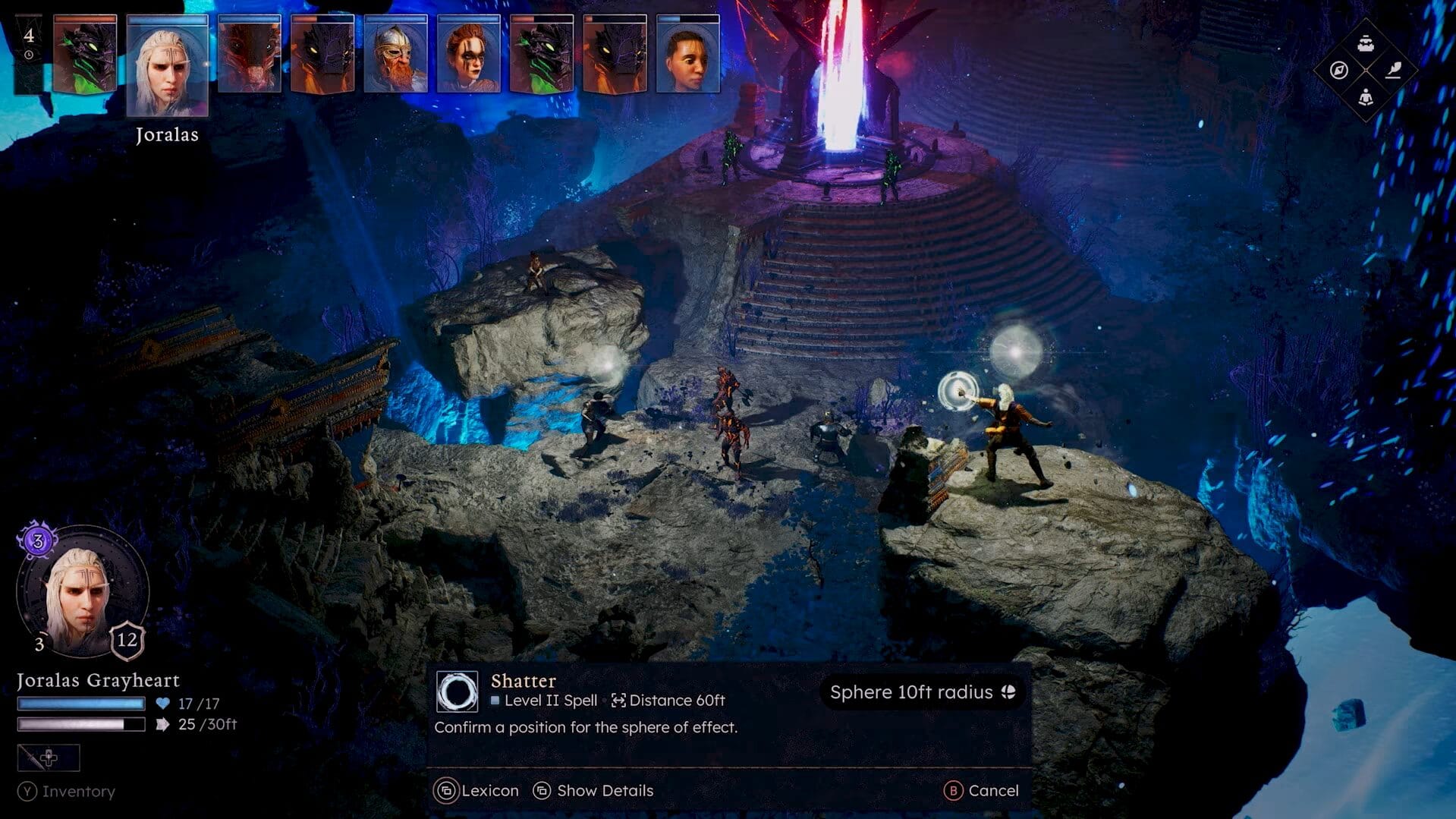
Task: Click Joralas Grayheart's large round portrait
Action: (x=82, y=594)
